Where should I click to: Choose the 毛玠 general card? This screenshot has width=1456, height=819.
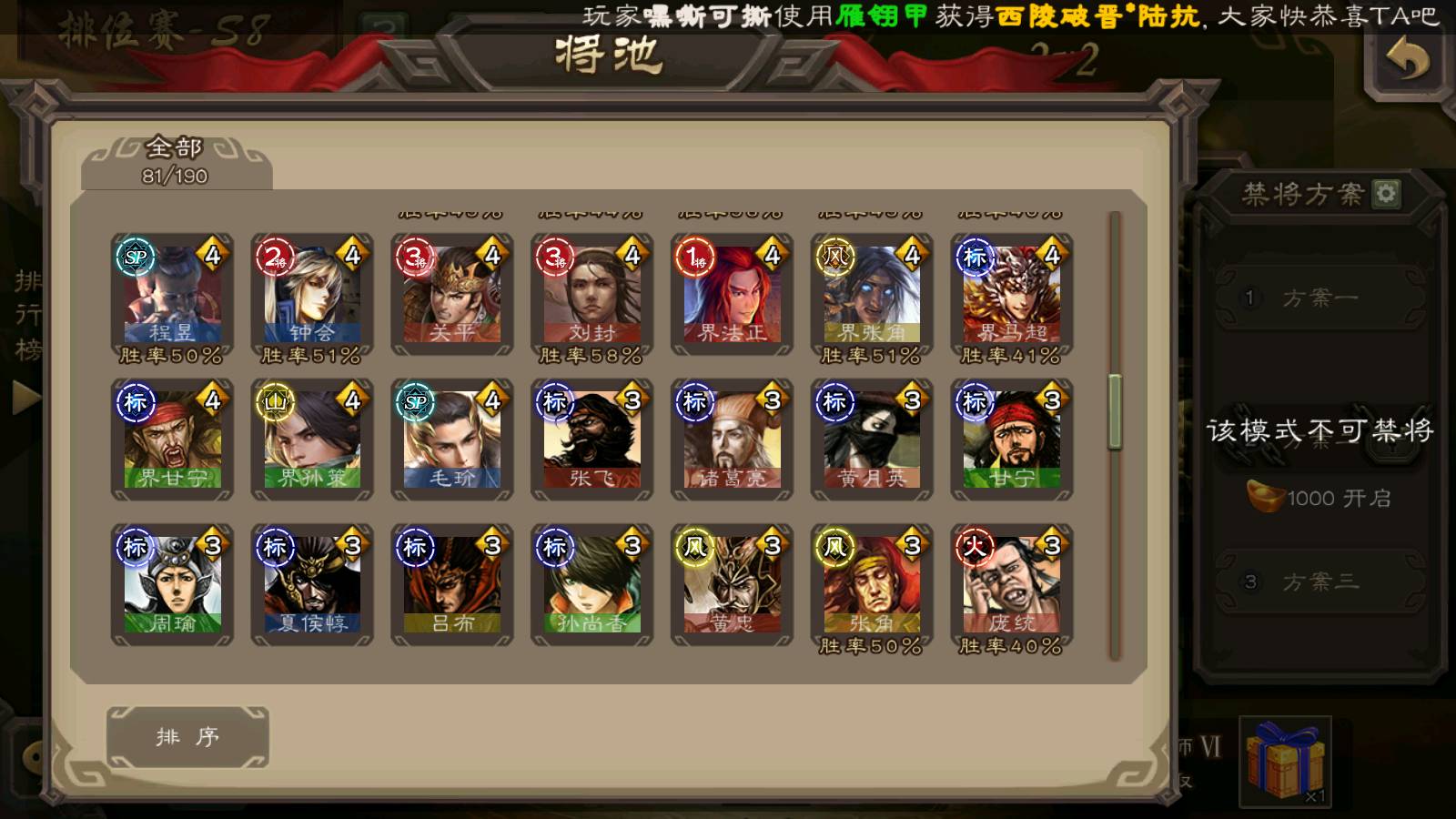click(452, 440)
